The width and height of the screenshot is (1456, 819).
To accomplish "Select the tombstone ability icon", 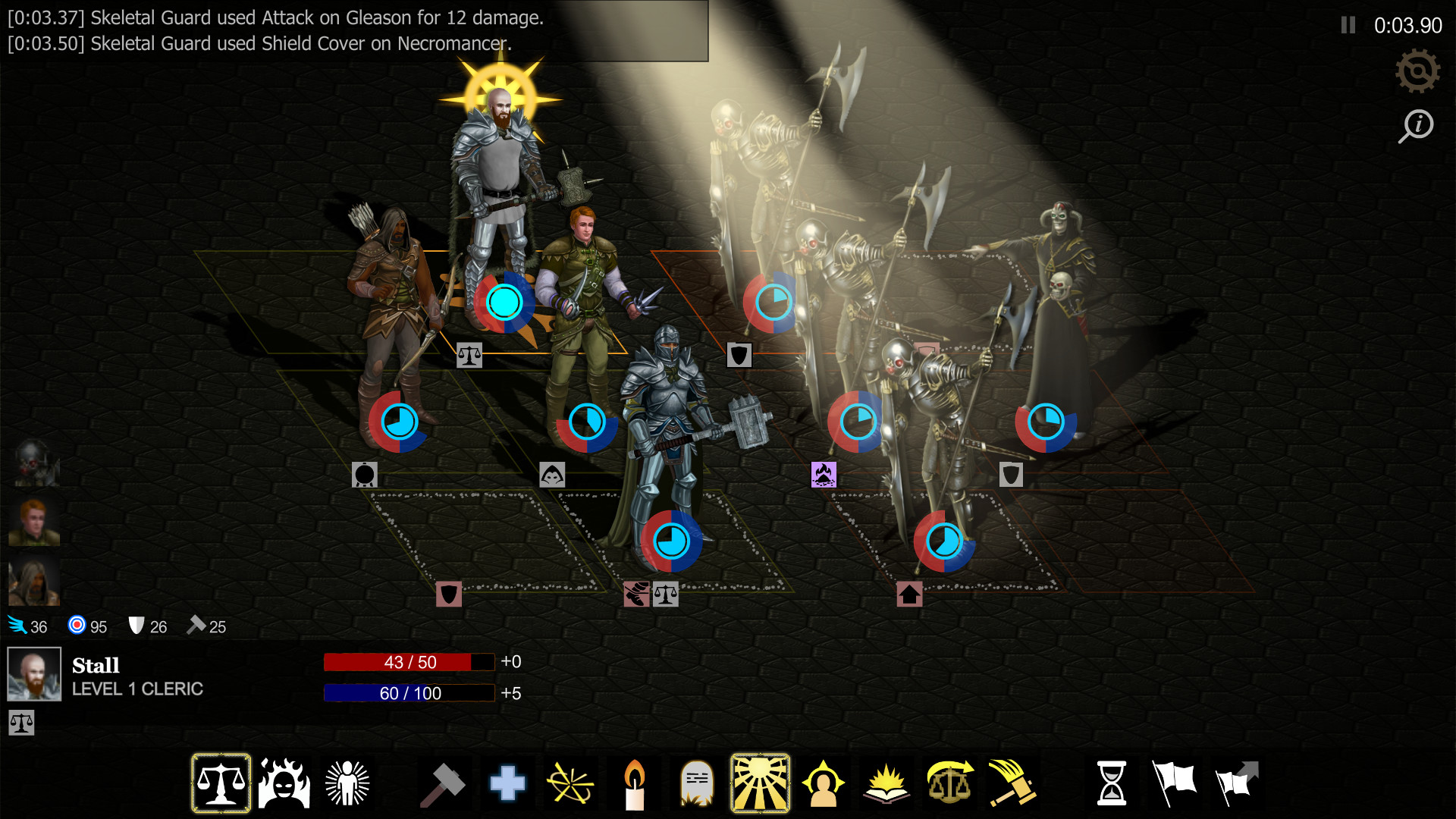I will (x=698, y=782).
